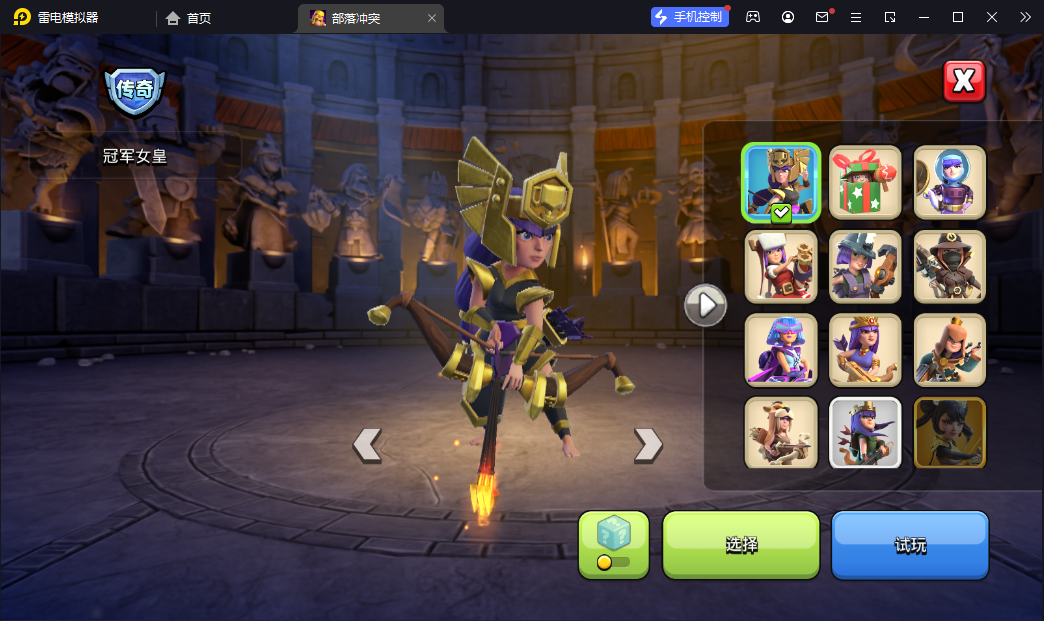The height and width of the screenshot is (621, 1044).
Task: Switch to the emulator 首页 home tab
Action: pos(189,18)
